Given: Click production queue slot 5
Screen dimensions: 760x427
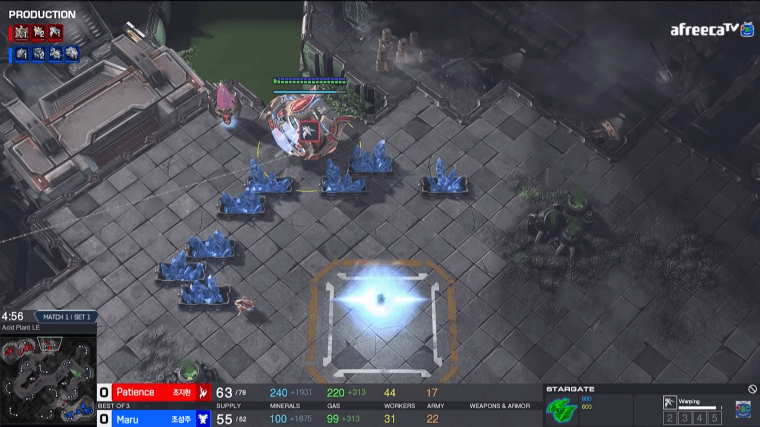Looking at the screenshot, I should tap(714, 417).
